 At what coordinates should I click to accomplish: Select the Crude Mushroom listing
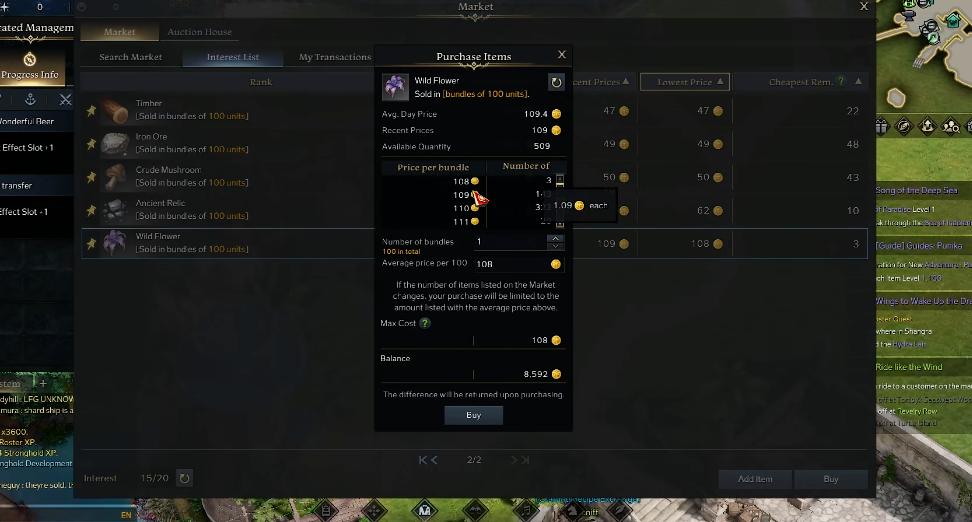coord(230,176)
